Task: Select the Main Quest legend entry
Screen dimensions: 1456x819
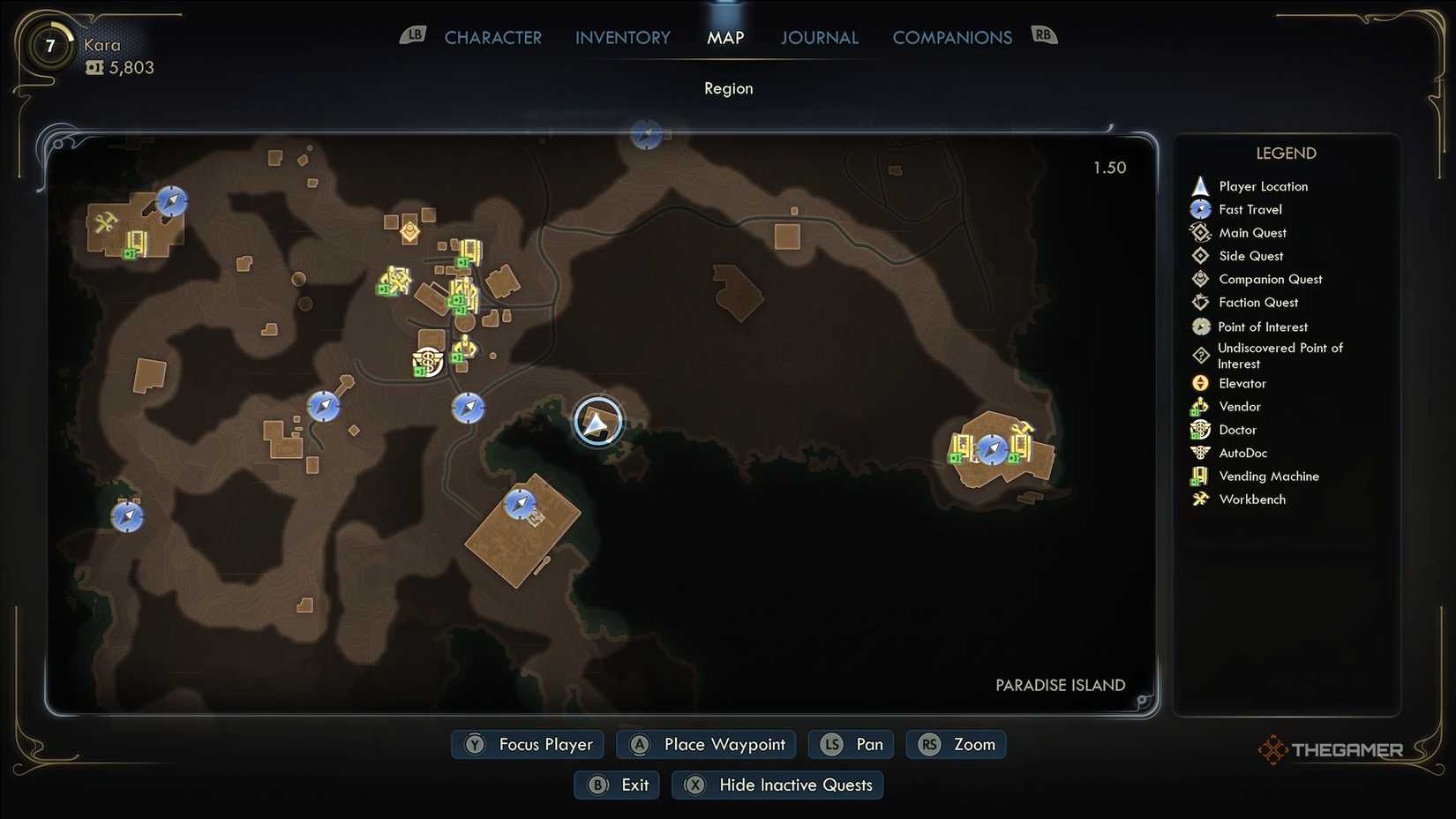Action: click(1200, 232)
